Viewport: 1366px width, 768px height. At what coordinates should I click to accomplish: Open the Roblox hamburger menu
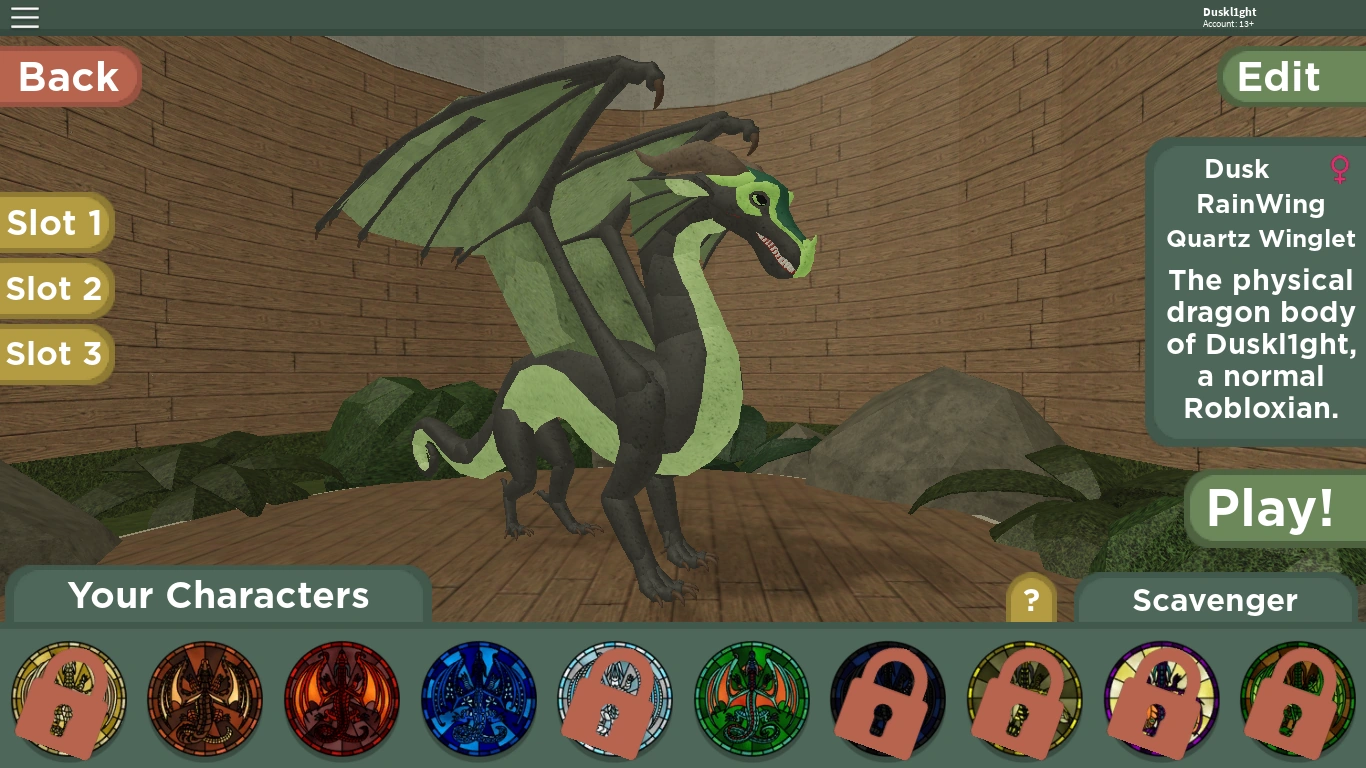[x=25, y=17]
